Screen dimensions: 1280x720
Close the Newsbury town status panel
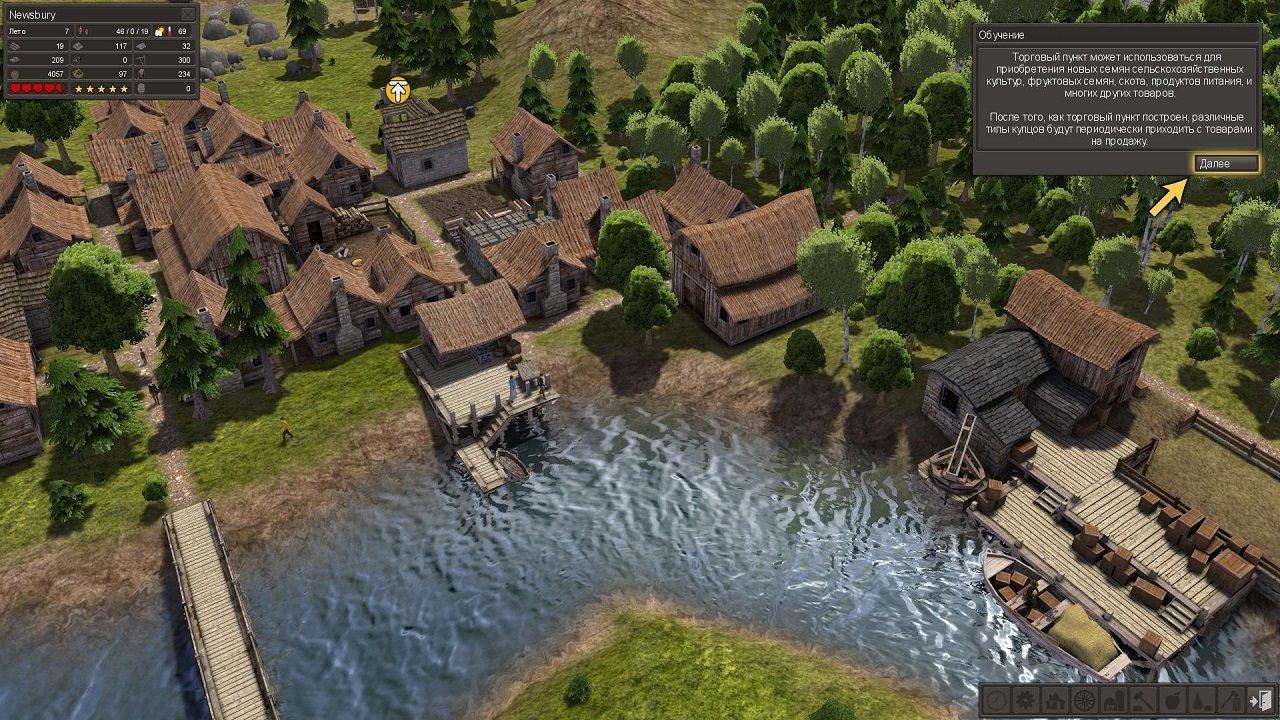[186, 14]
